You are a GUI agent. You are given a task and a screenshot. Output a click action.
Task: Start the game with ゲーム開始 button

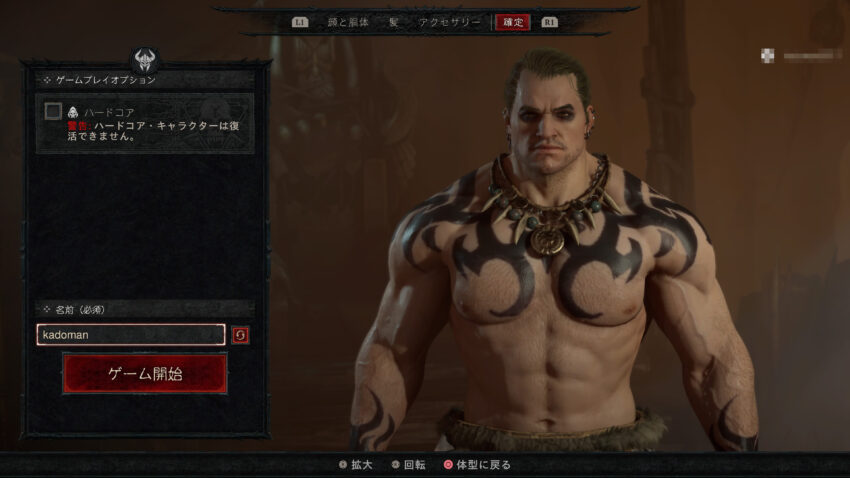click(145, 373)
